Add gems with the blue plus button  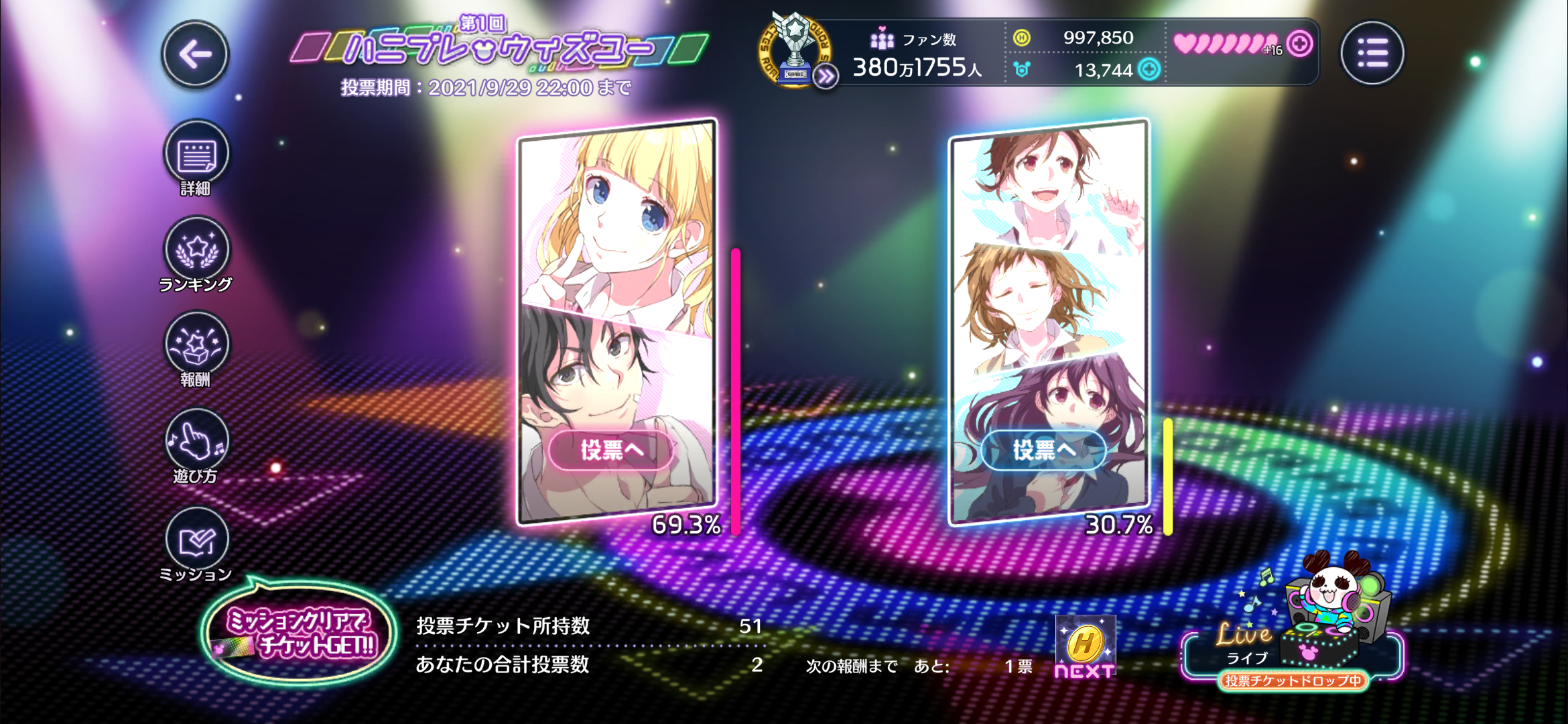click(x=1150, y=70)
